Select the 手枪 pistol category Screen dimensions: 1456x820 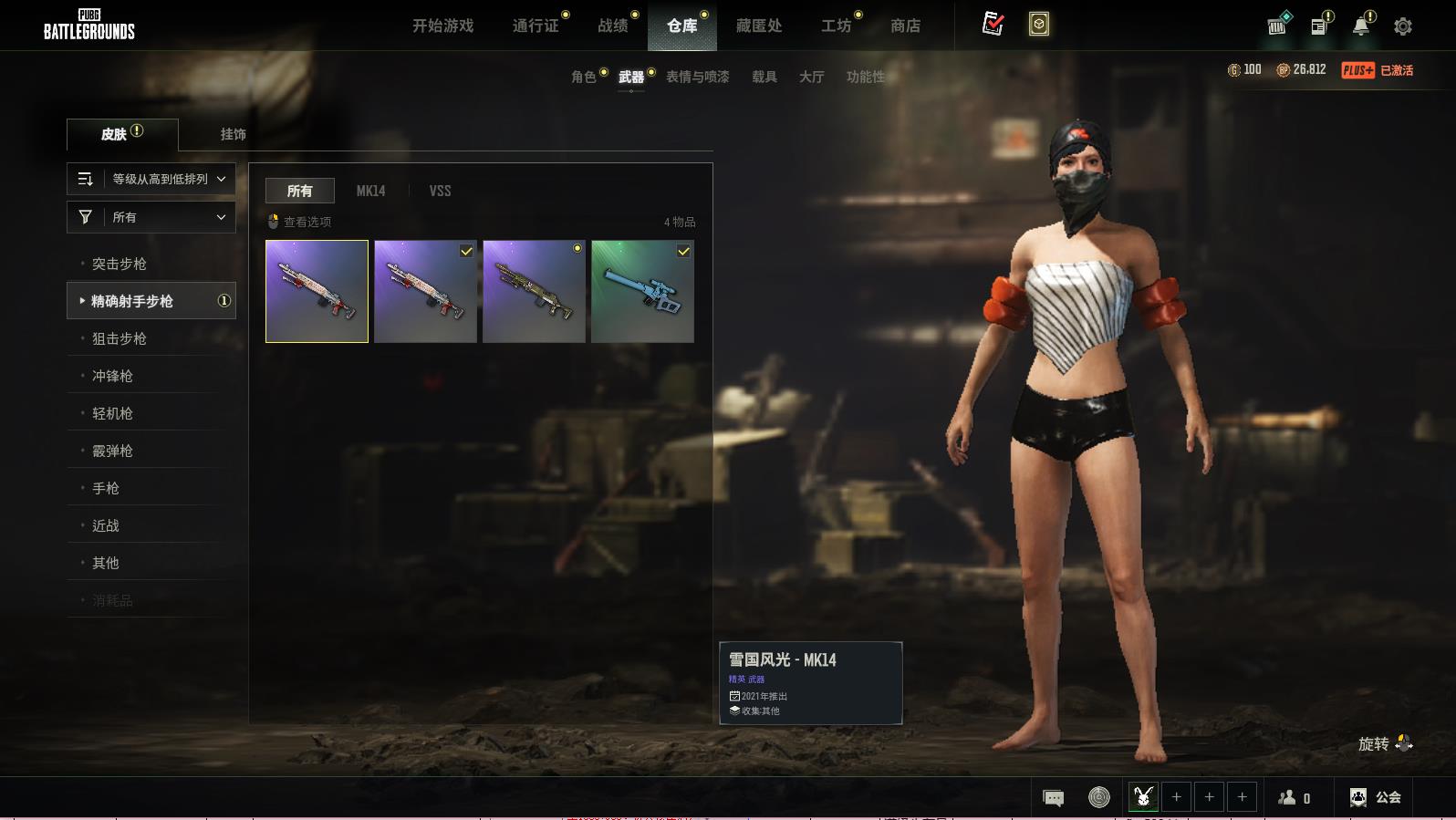pyautogui.click(x=106, y=488)
